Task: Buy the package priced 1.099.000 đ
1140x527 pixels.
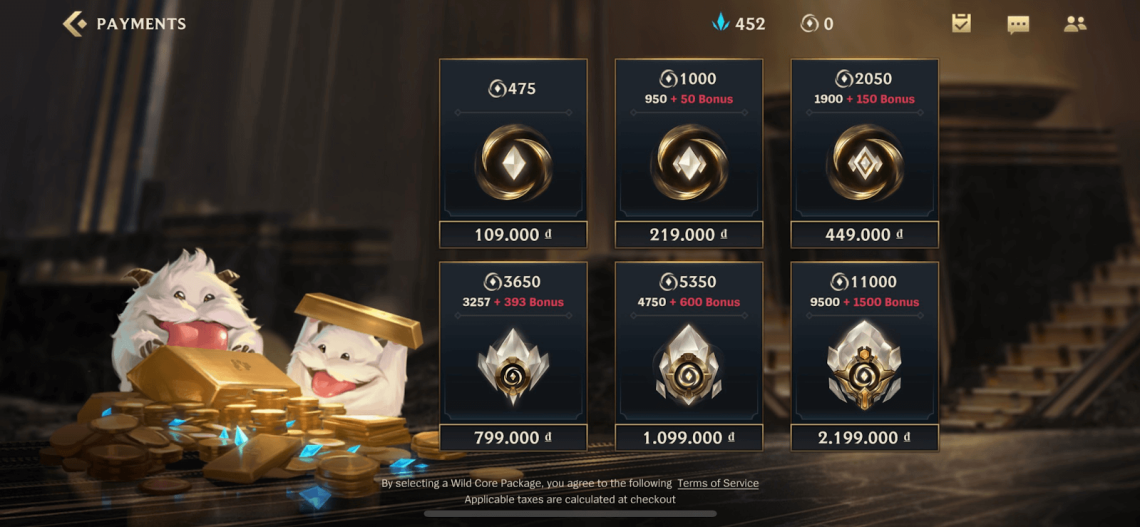Action: (x=688, y=438)
